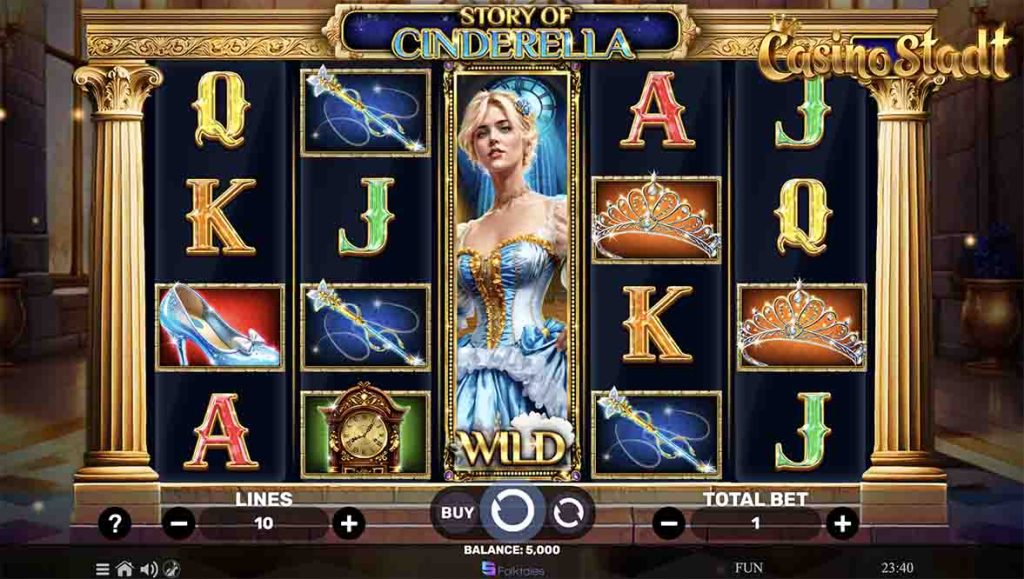Click the round icon beside the speaker
This screenshot has height=579, width=1024.
click(171, 569)
